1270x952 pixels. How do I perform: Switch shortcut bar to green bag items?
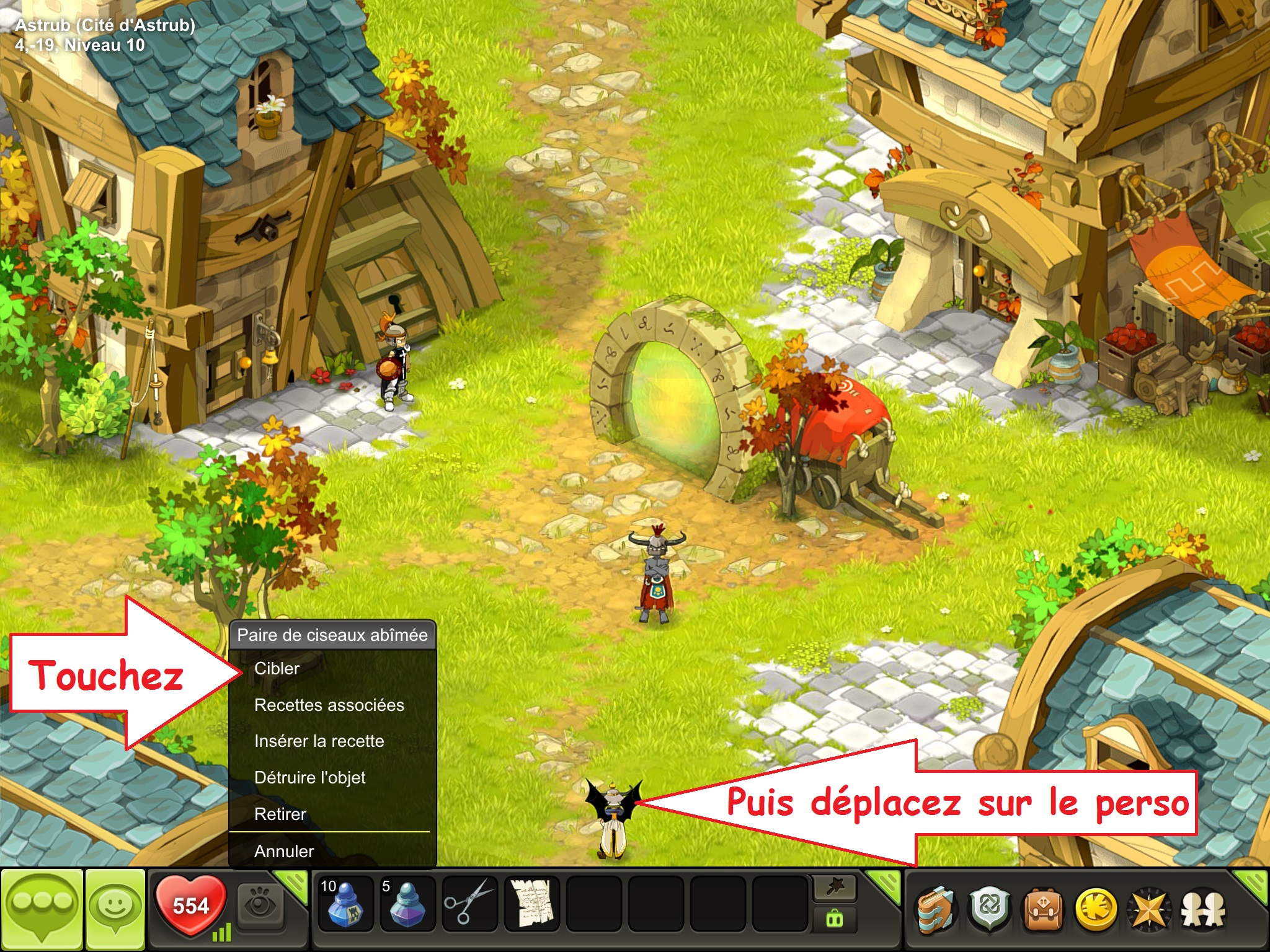coord(835,919)
